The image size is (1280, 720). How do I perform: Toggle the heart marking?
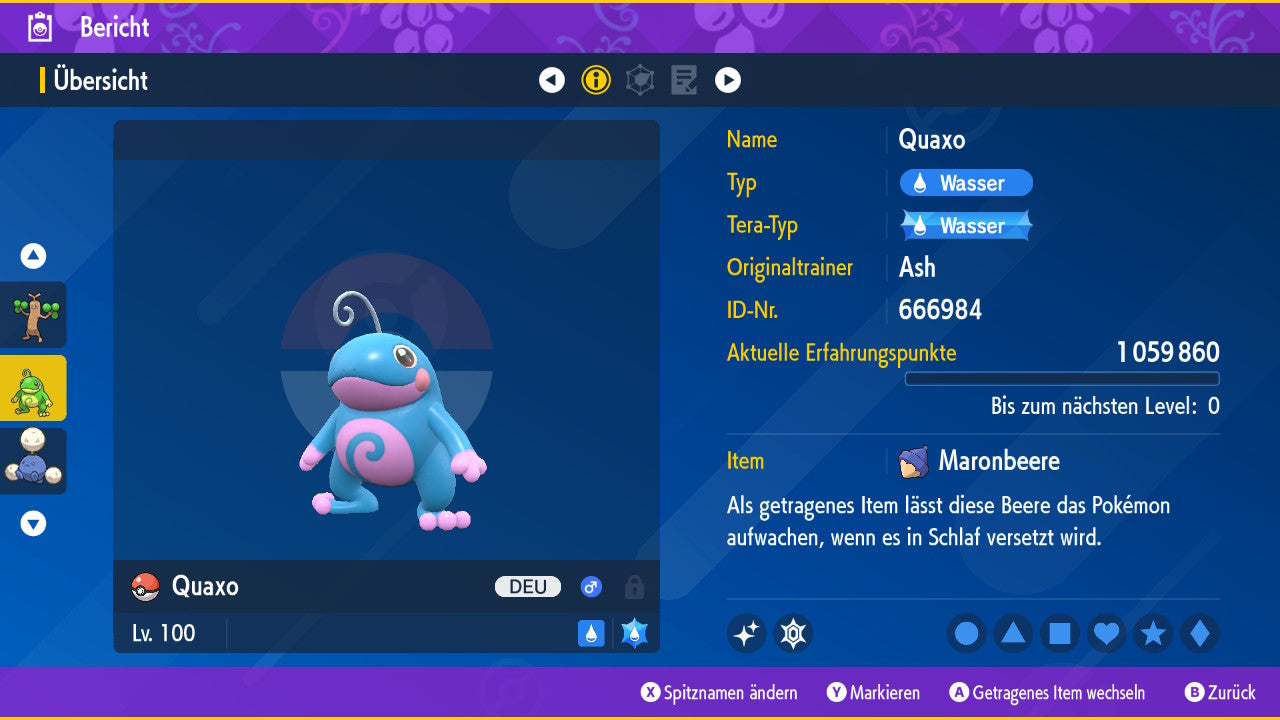[1106, 633]
